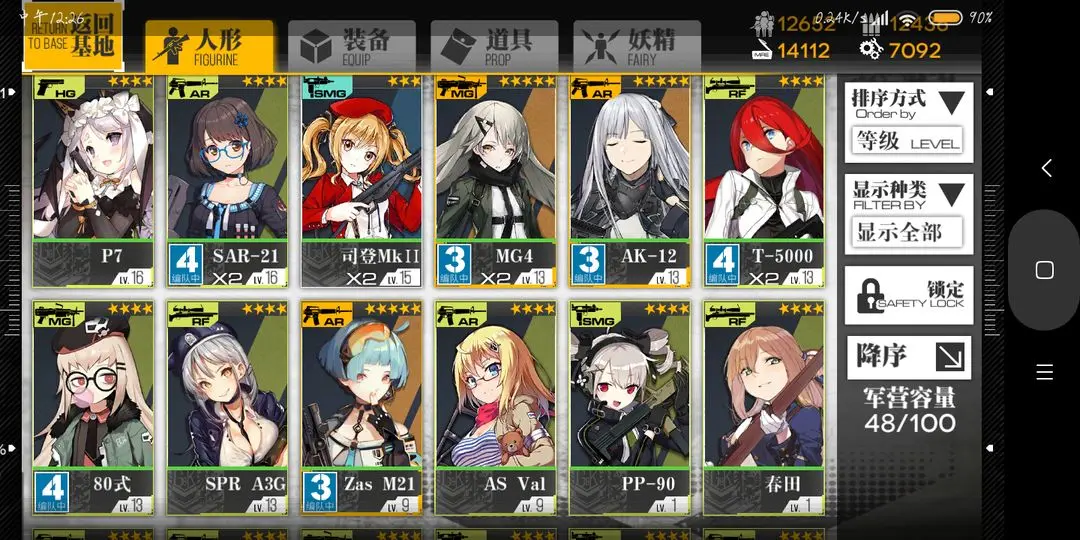The image size is (1080, 540).
Task: Select the 人形 FIGURINE tab
Action: coord(208,46)
